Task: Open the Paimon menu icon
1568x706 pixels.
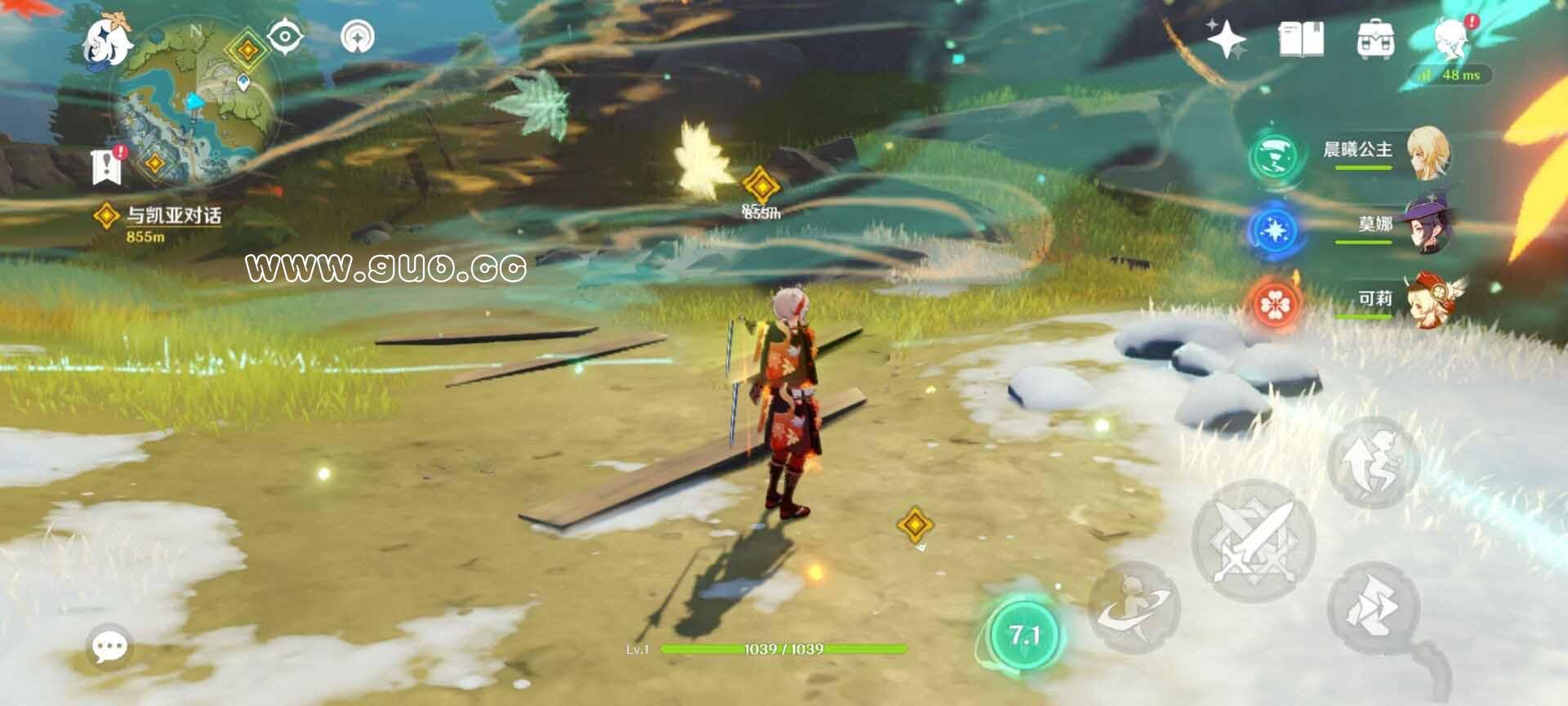Action: [108, 39]
